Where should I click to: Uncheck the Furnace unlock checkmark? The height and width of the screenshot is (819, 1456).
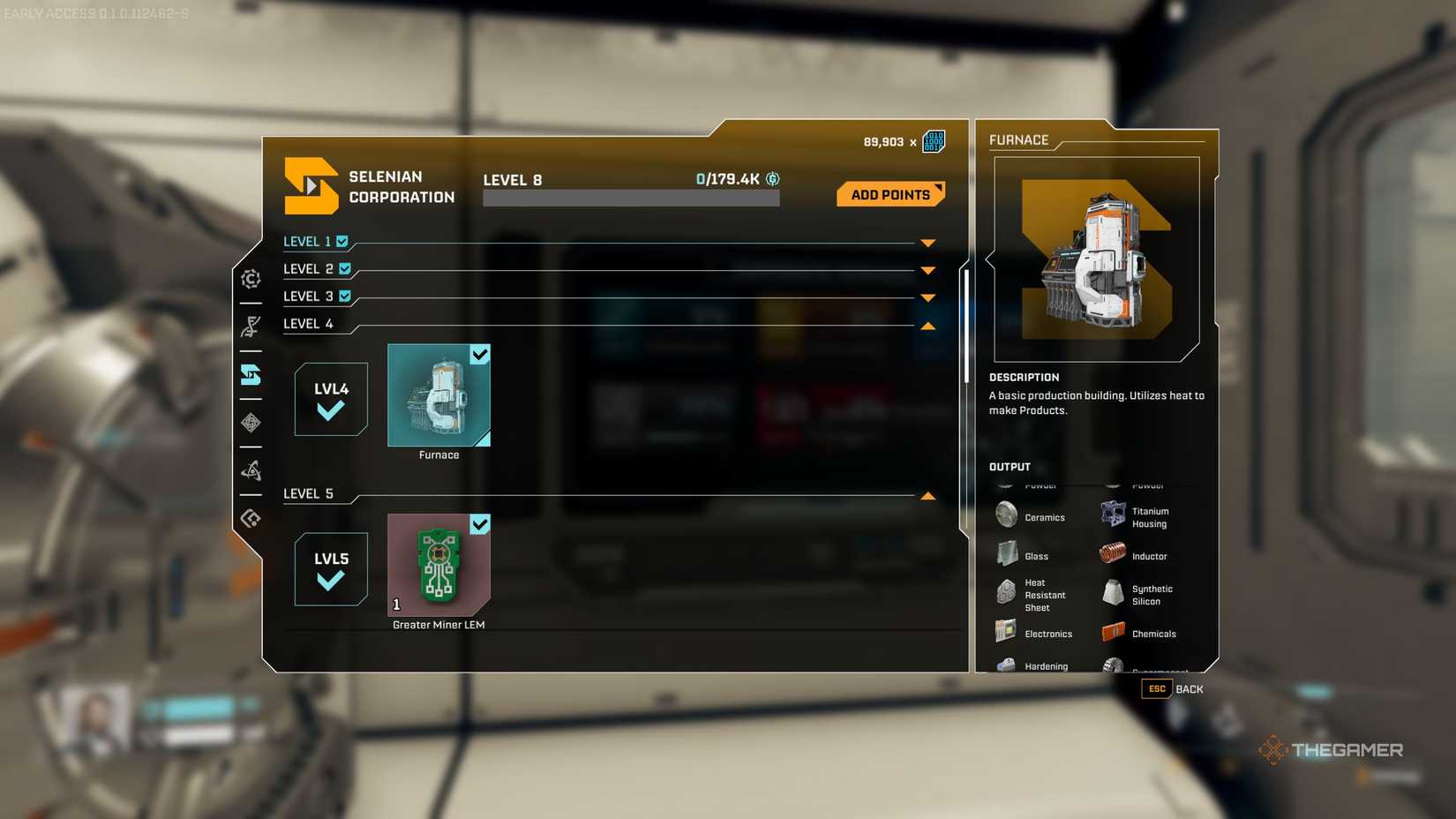[479, 355]
